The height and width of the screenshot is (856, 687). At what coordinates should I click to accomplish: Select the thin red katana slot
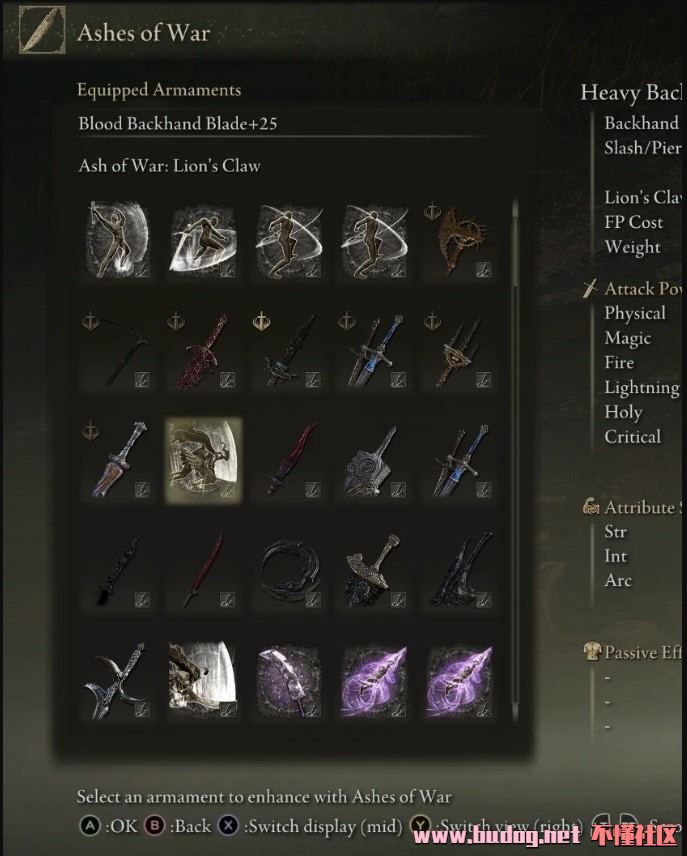click(x=203, y=567)
